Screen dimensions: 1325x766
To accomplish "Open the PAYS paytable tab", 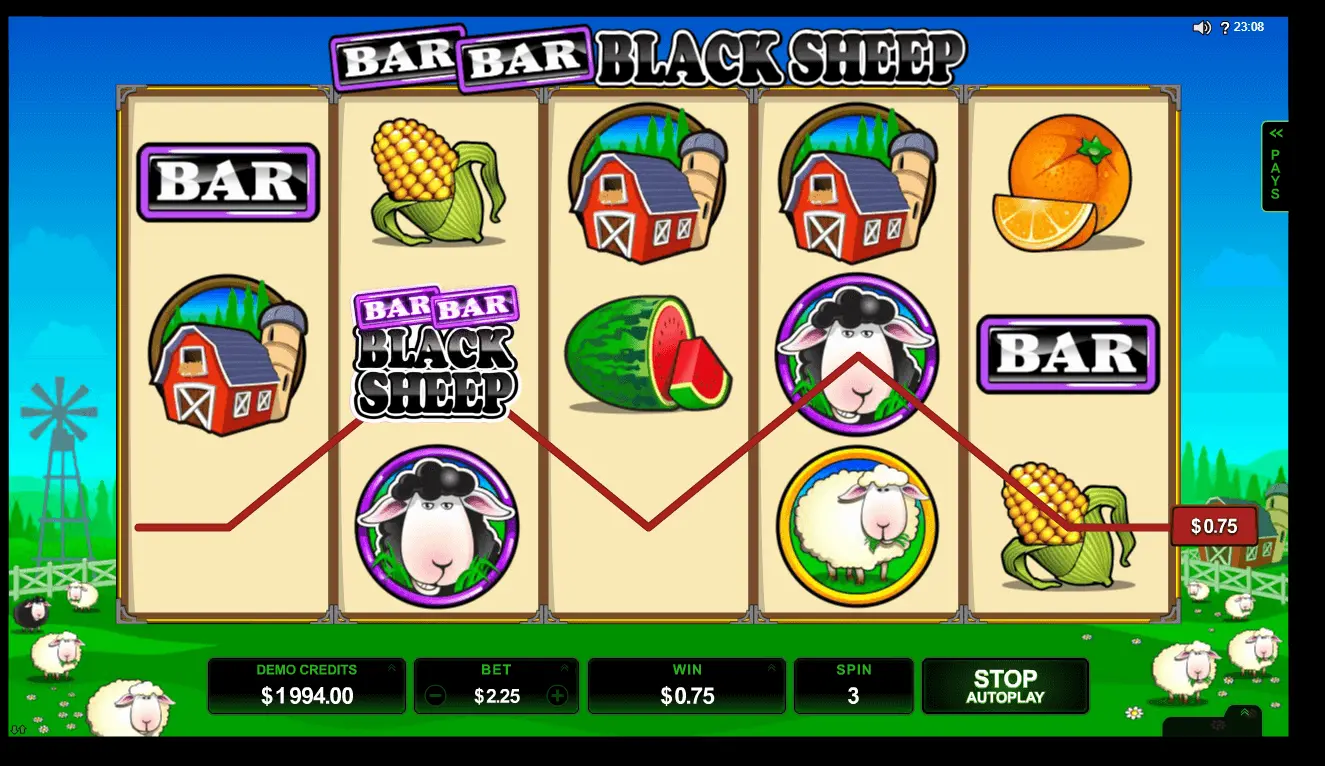I will pos(1275,166).
